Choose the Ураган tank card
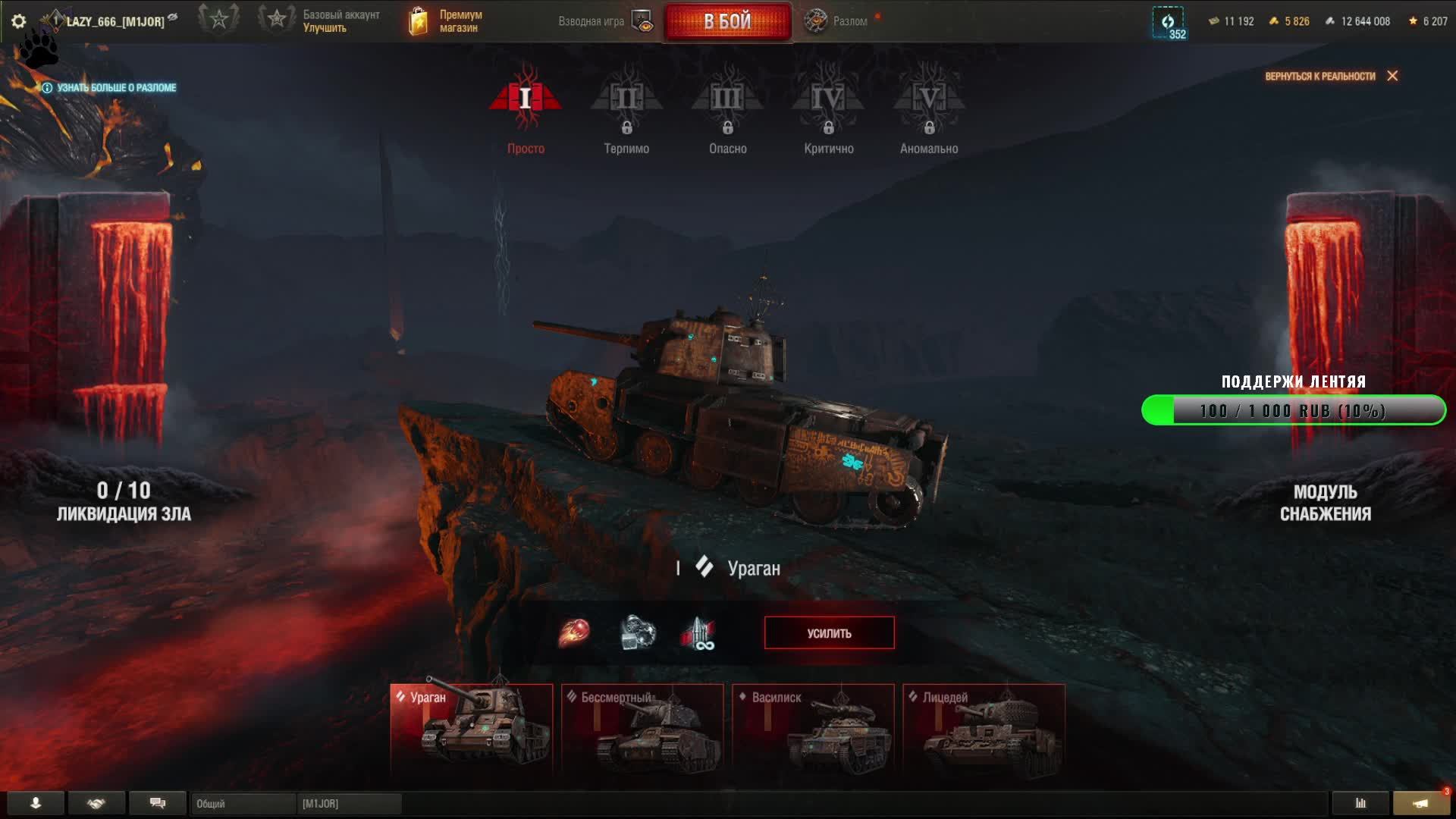Screen dimensions: 1456x819 [471, 728]
